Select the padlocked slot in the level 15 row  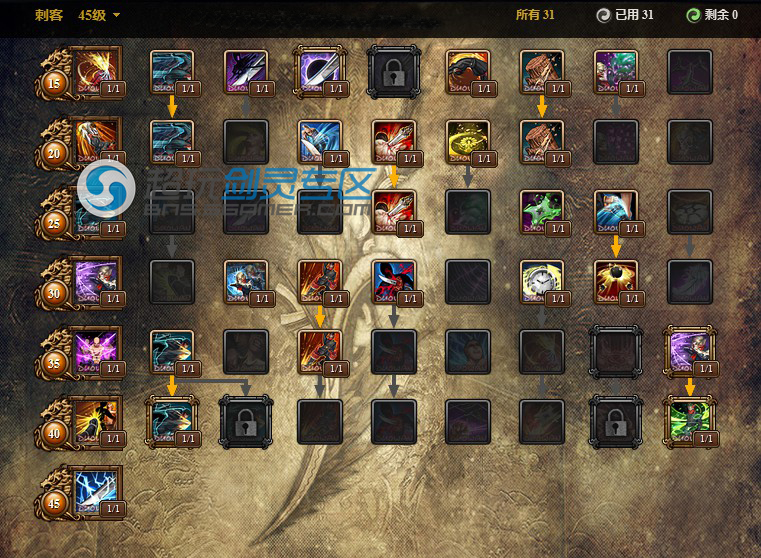click(394, 71)
